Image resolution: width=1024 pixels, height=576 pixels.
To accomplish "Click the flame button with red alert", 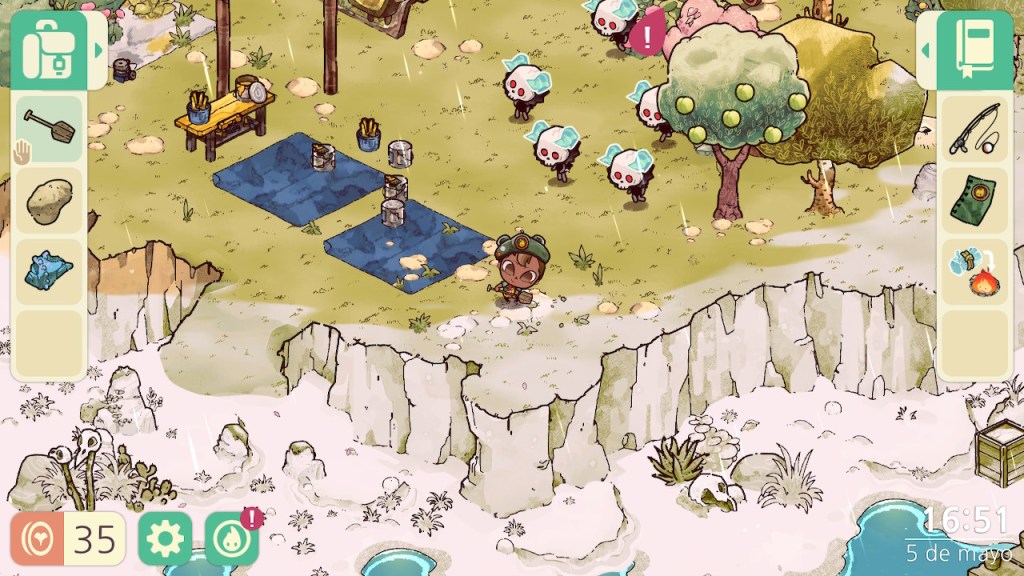I will click(x=230, y=539).
